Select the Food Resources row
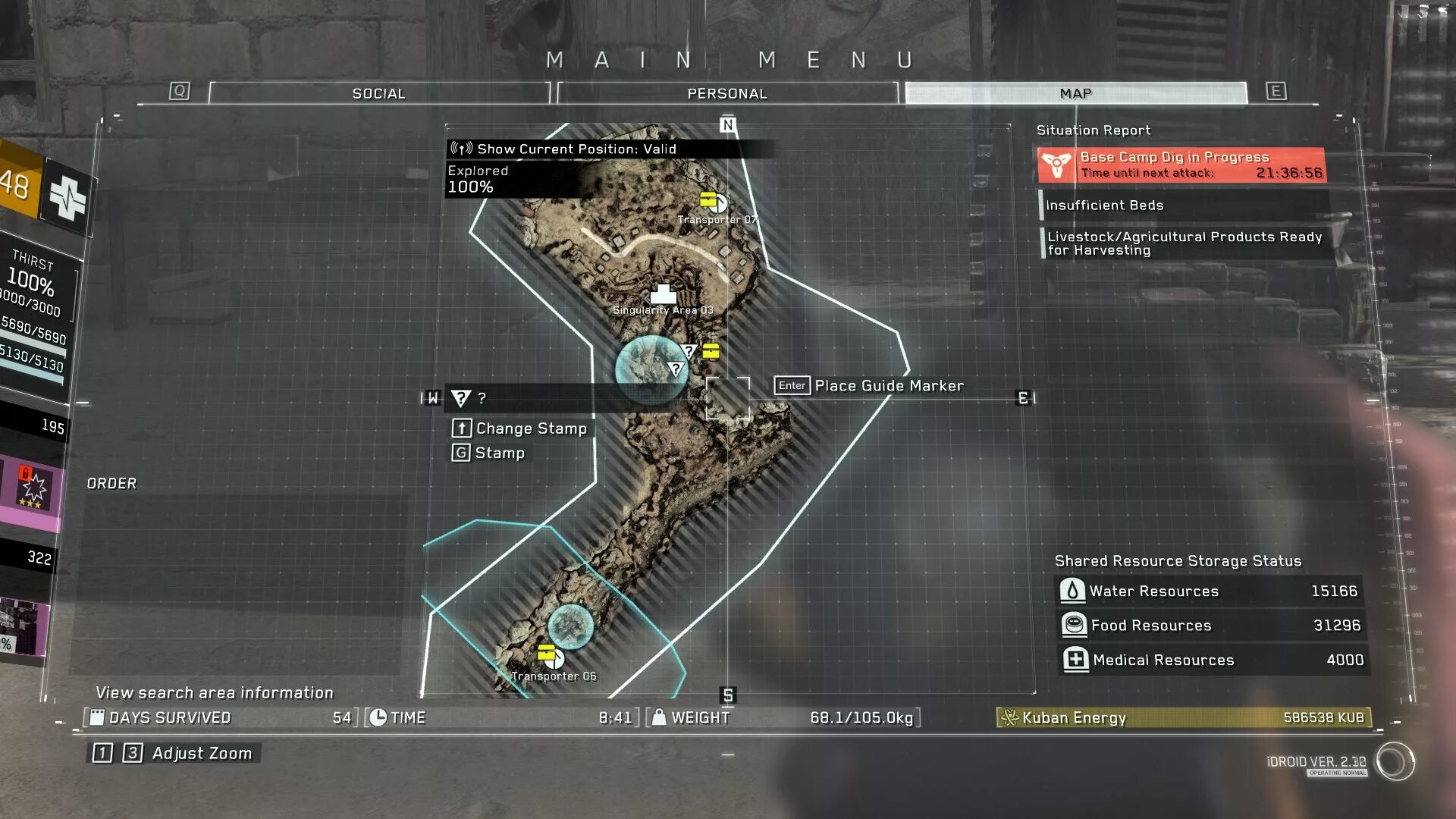 coord(1210,625)
